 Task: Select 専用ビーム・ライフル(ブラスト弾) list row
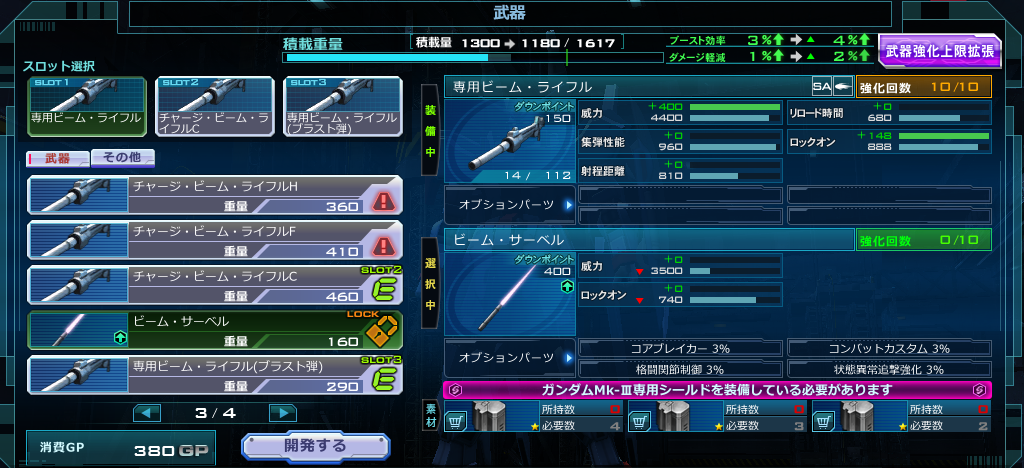215,376
